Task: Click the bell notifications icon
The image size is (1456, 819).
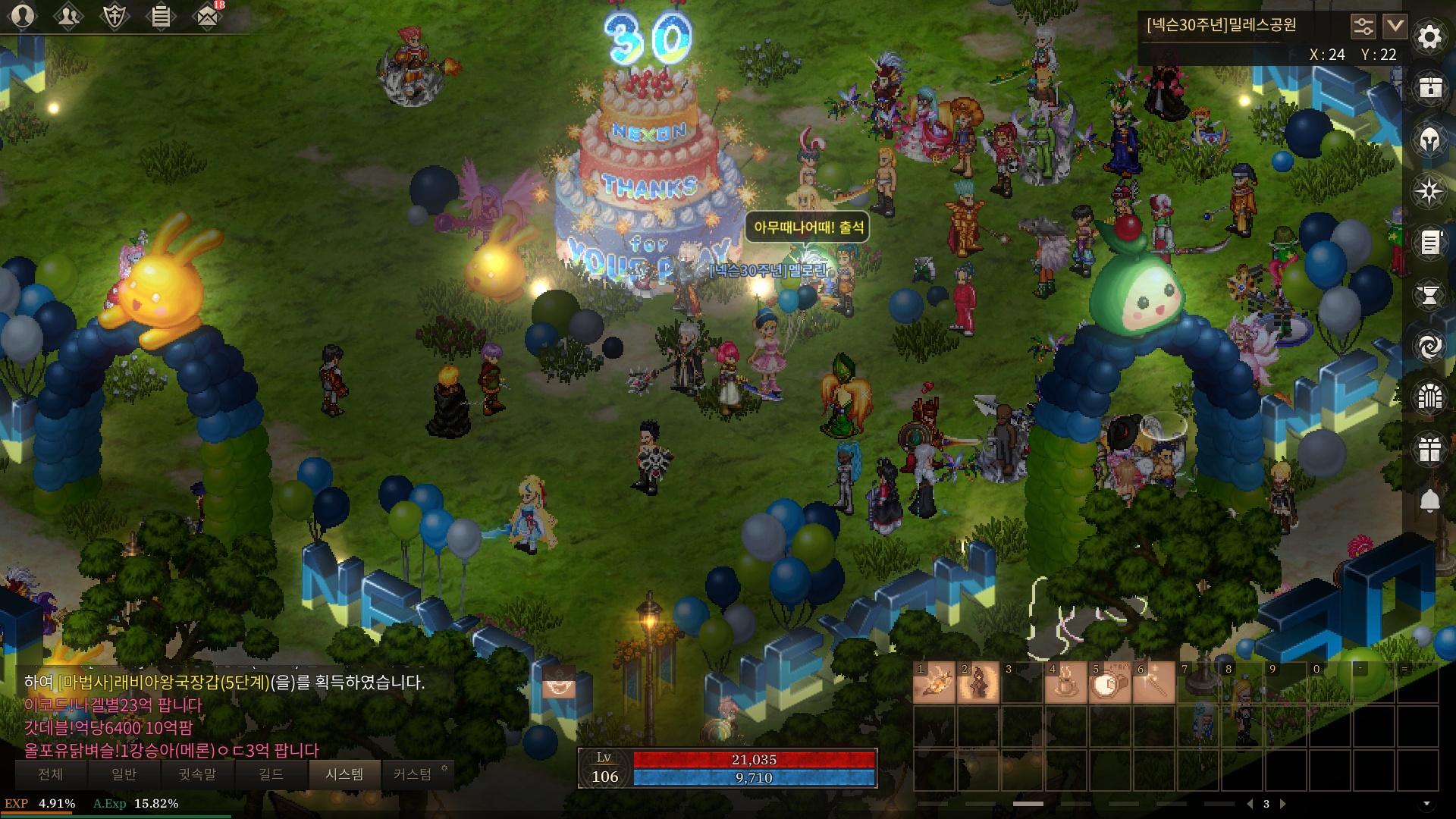Action: [1429, 501]
